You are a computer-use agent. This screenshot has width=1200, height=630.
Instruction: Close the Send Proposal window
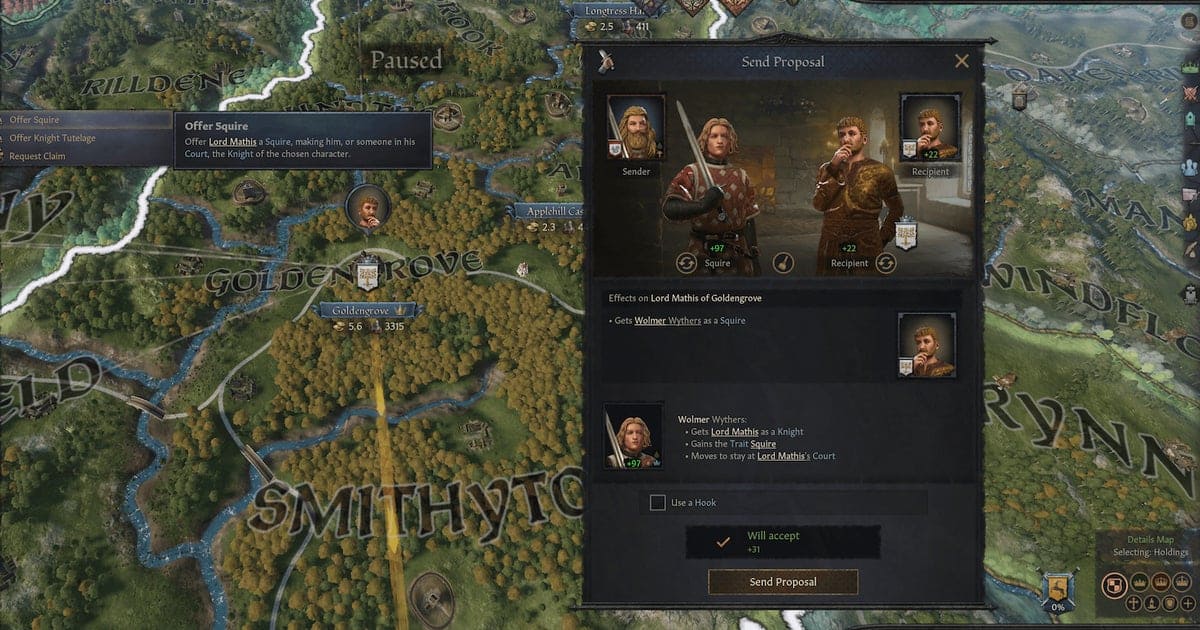click(962, 62)
